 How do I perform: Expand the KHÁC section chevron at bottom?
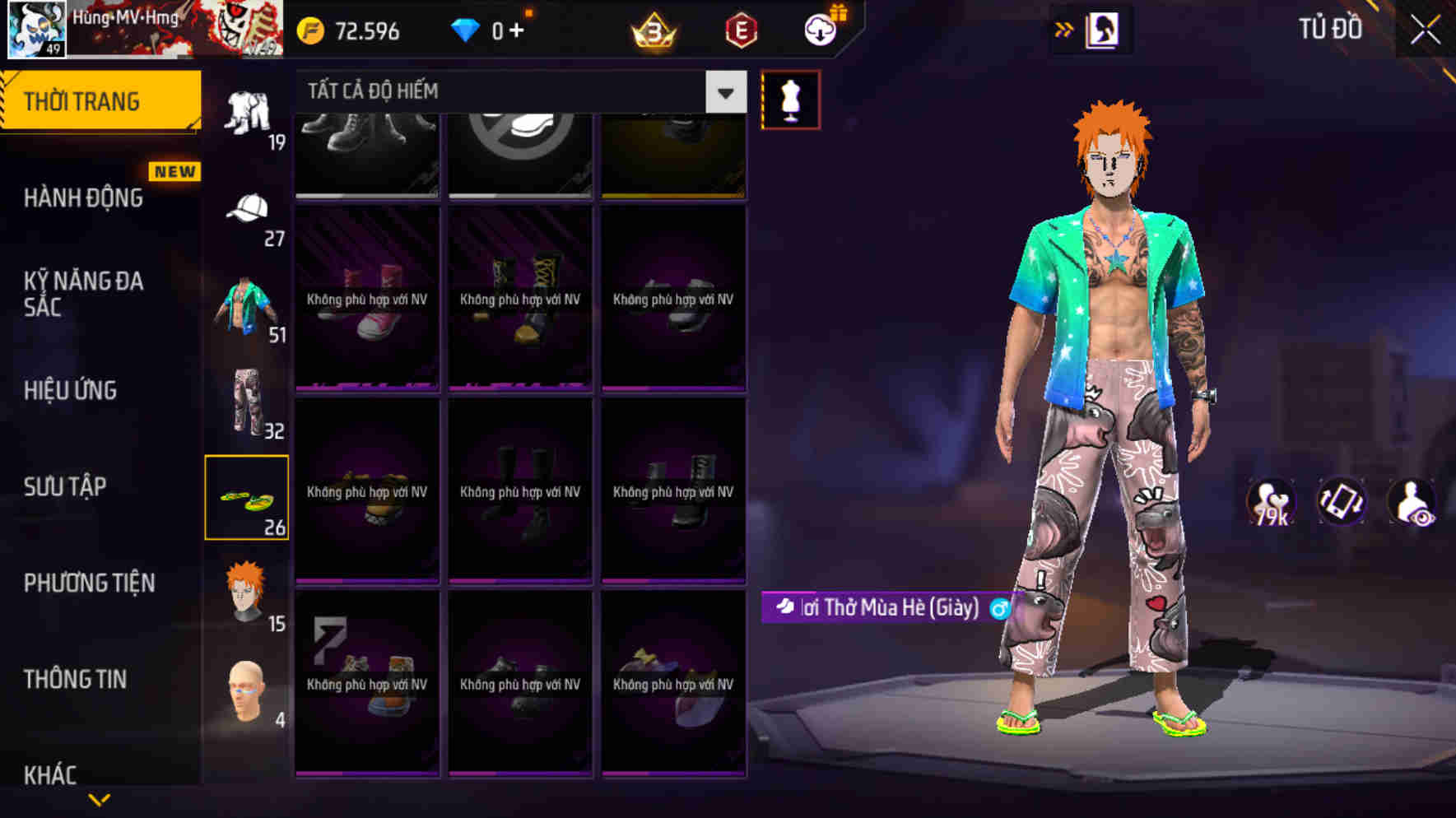point(99,799)
